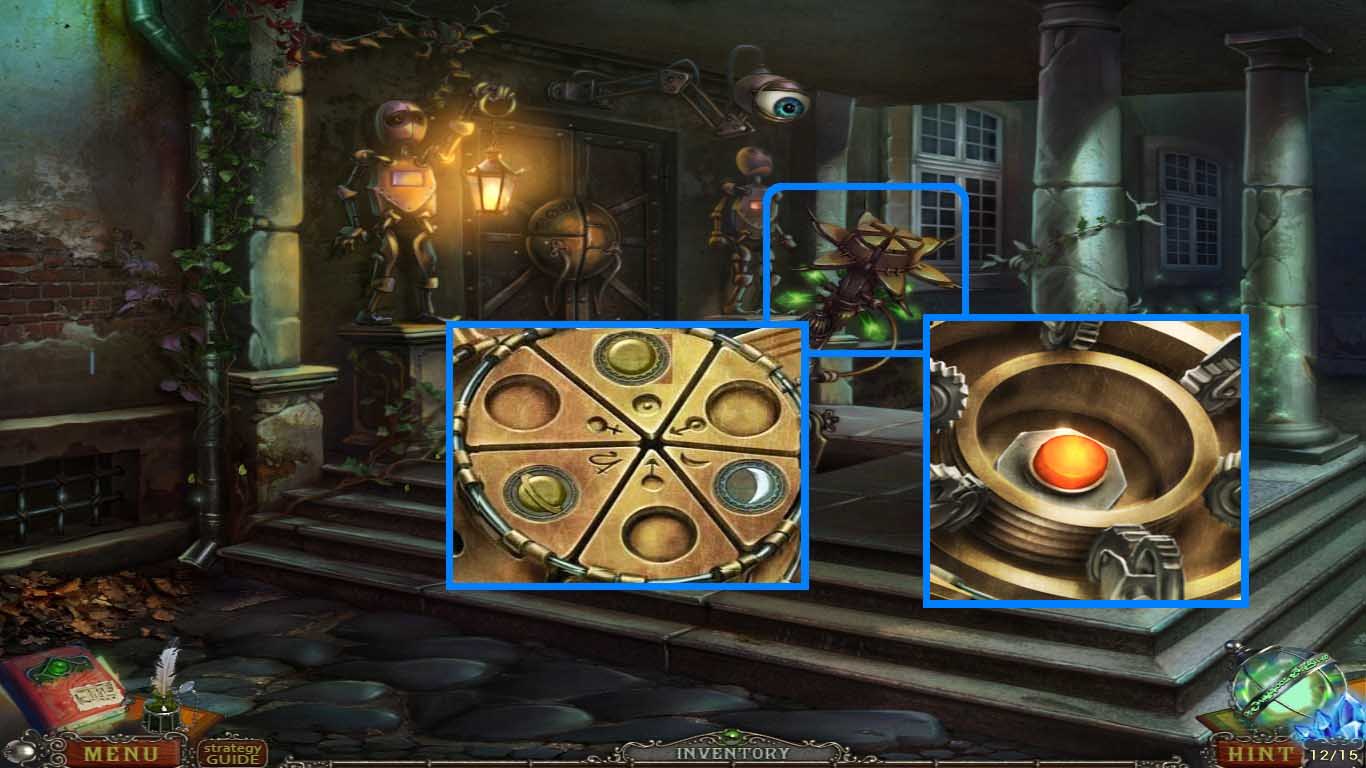Select the moon token on the puzzle dial
The image size is (1366, 768).
pyautogui.click(x=751, y=487)
